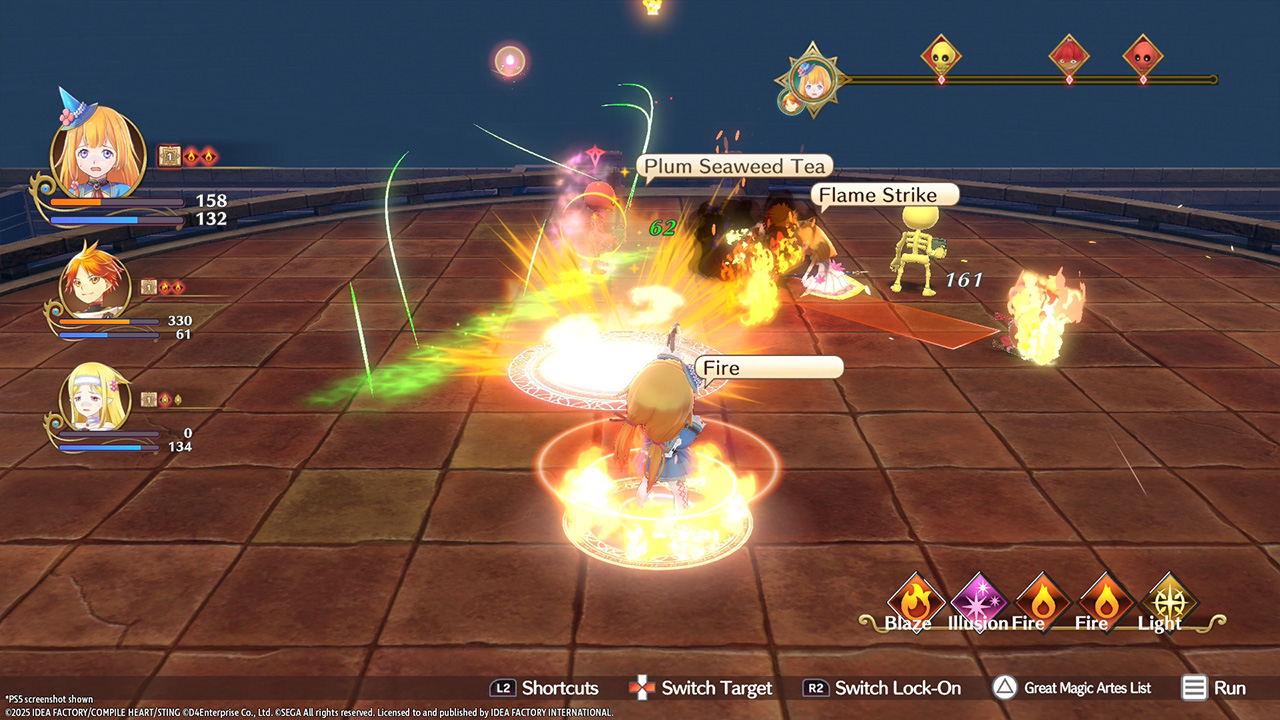Pick the blonde headband girl portrait
This screenshot has height=720, width=1280.
click(94, 397)
